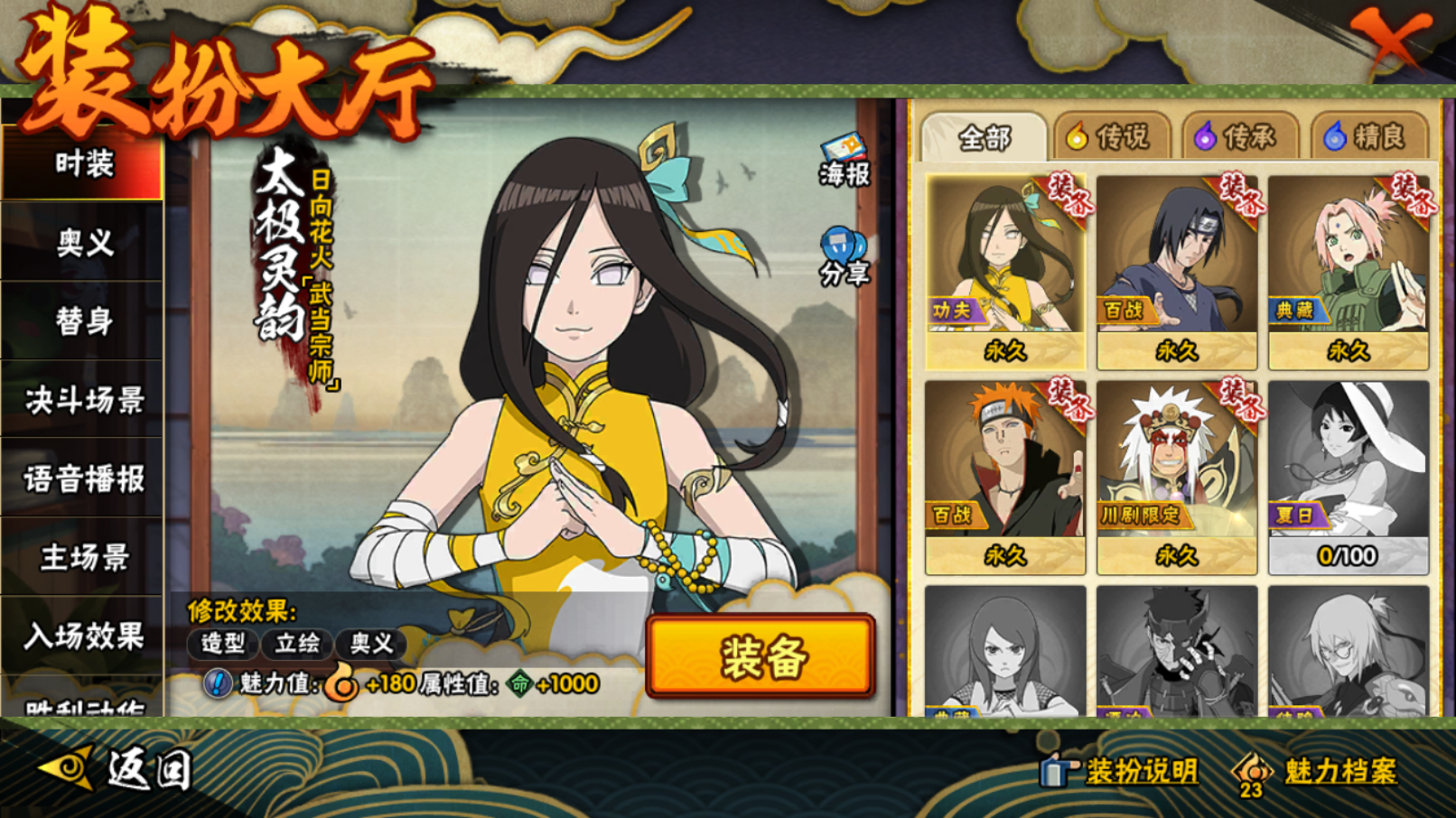Screen dimensions: 1456x818
Task: Open the 入场效果 category
Action: click(x=83, y=636)
